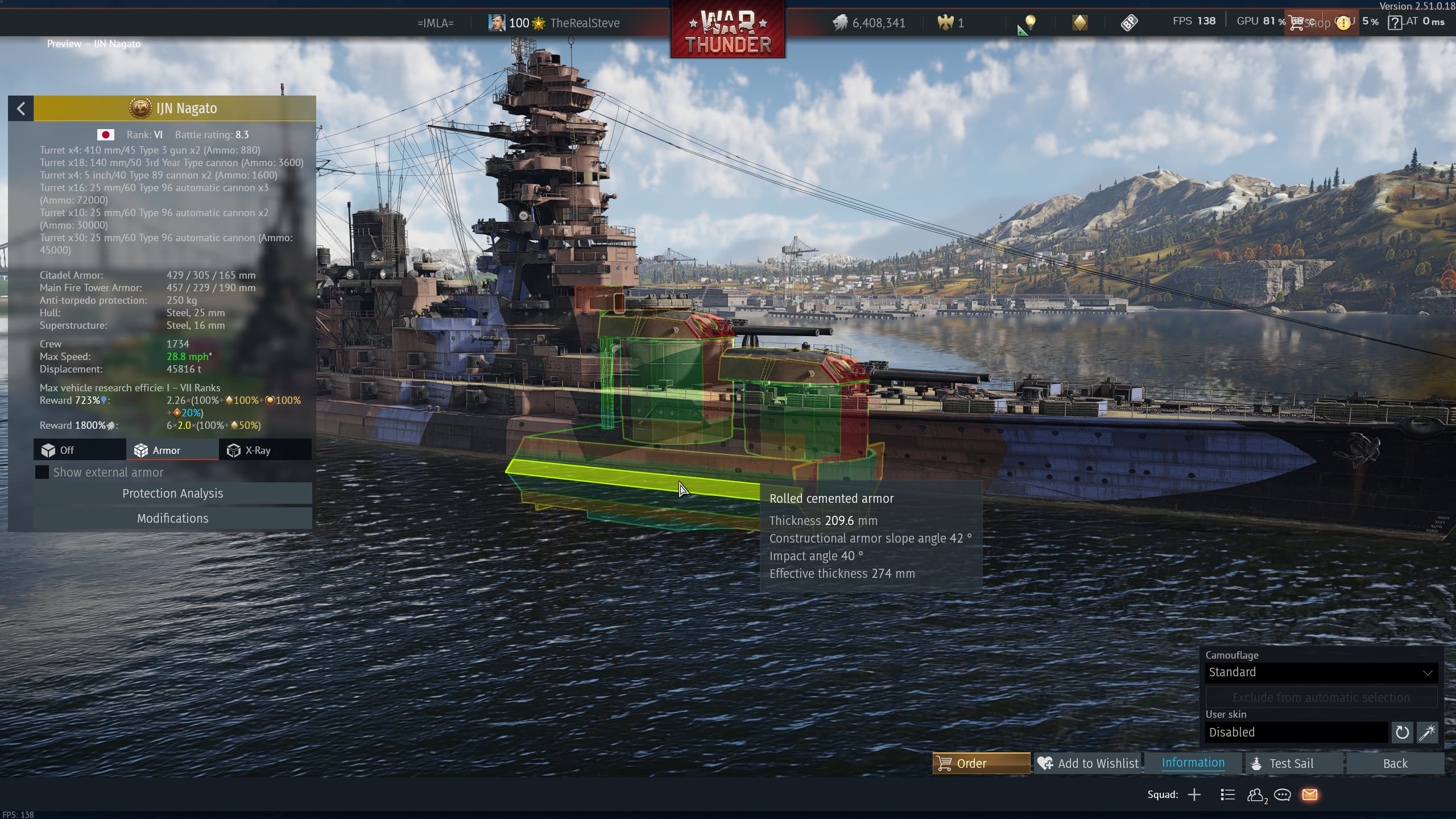This screenshot has width=1456, height=819.
Task: Open the Modifications panel
Action: pos(172,518)
